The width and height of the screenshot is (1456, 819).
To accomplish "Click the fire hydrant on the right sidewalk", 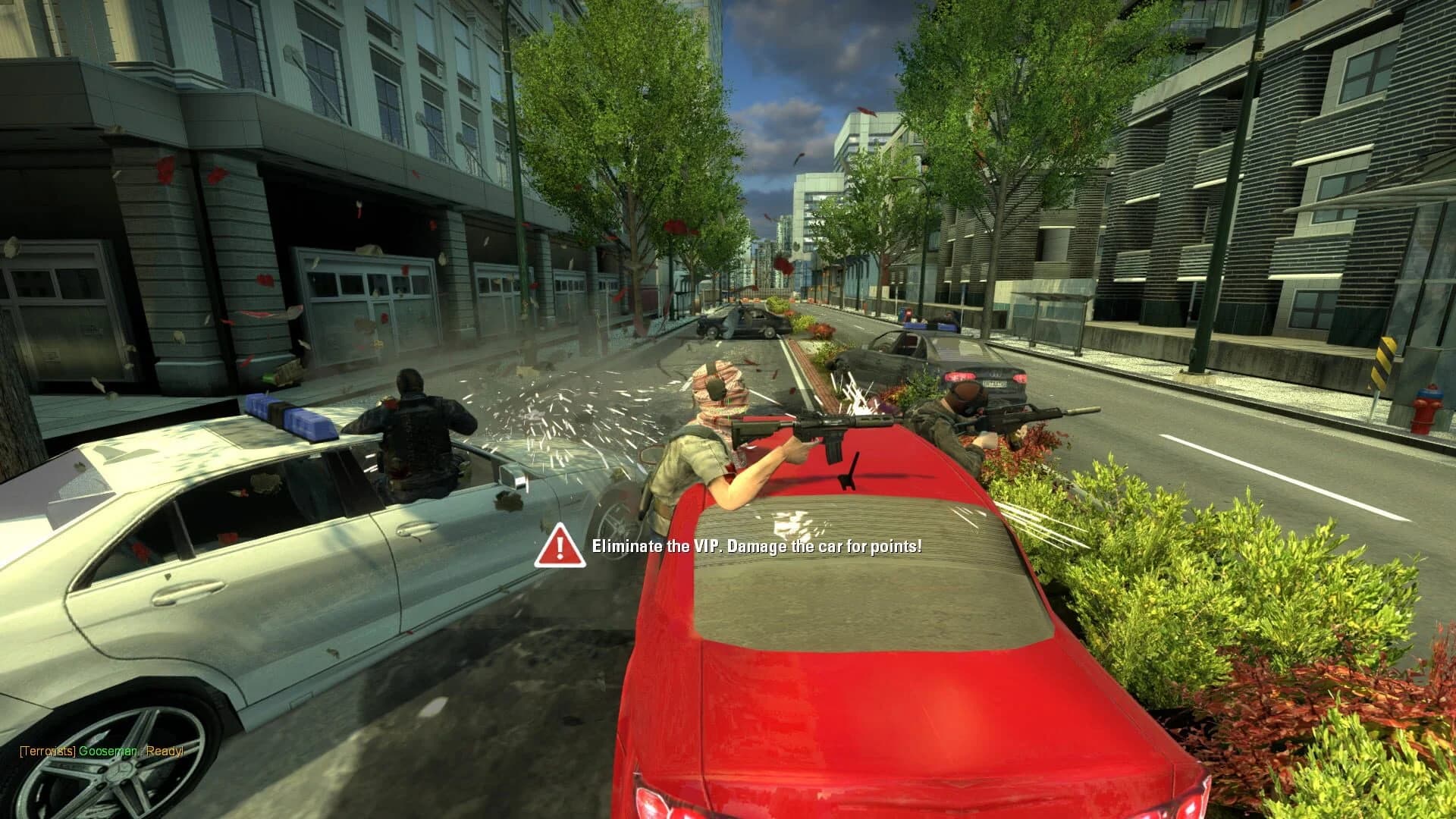I will point(1428,406).
